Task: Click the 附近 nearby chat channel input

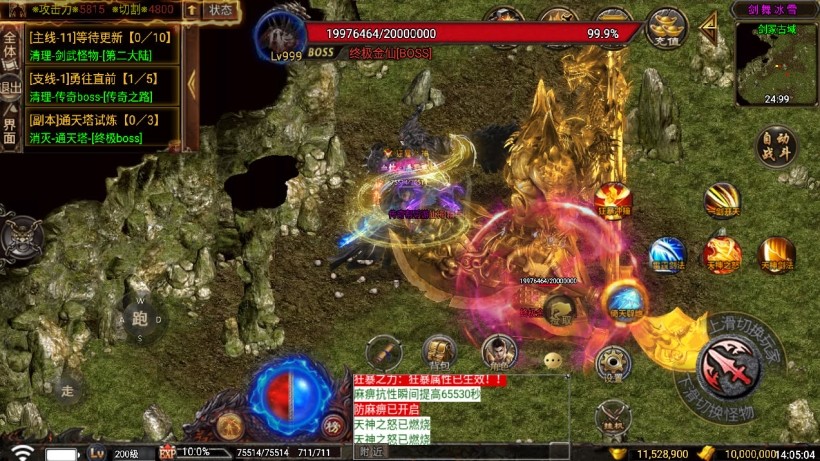Action: (460, 453)
